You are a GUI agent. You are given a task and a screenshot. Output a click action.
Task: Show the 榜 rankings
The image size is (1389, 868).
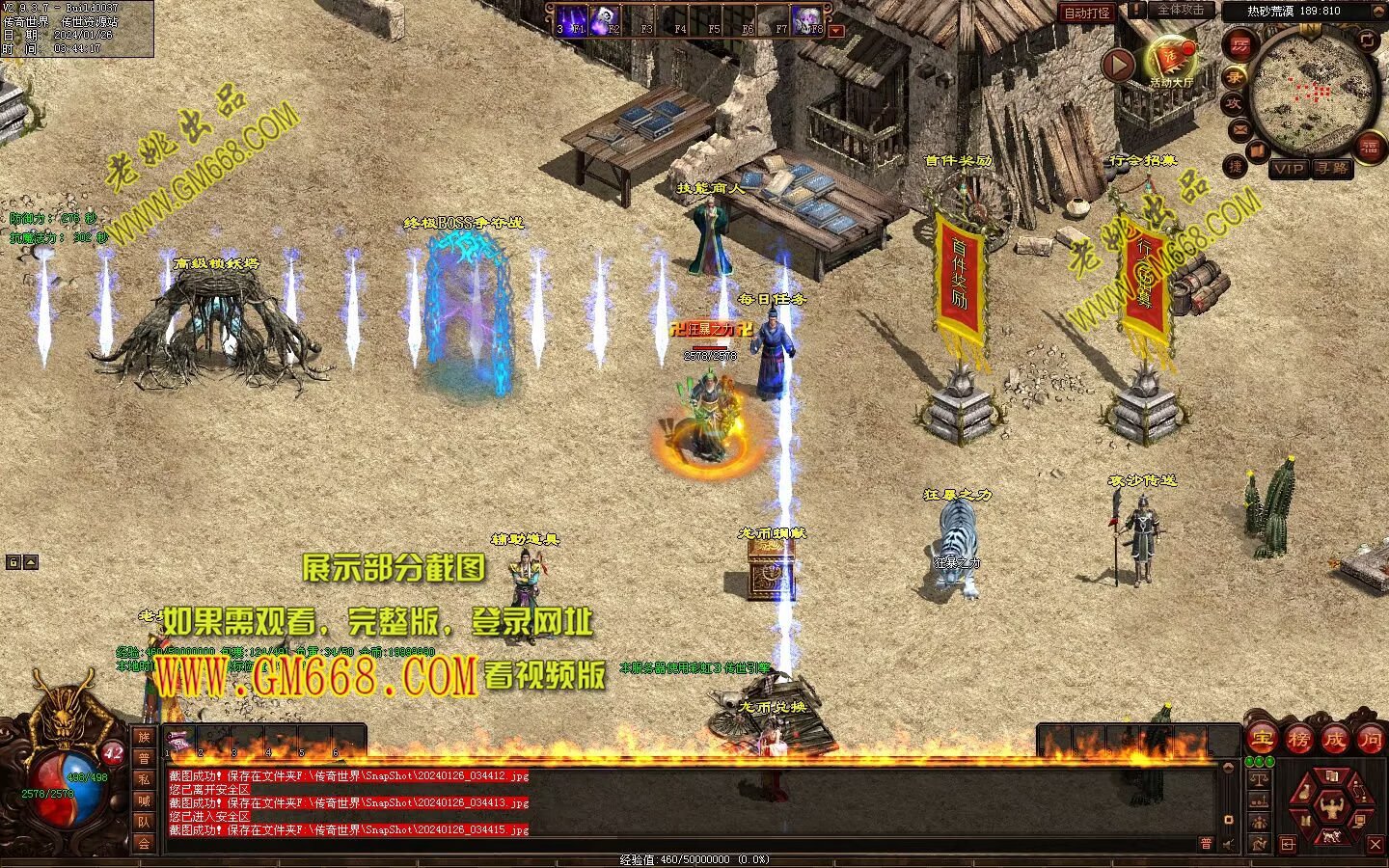tap(1298, 740)
